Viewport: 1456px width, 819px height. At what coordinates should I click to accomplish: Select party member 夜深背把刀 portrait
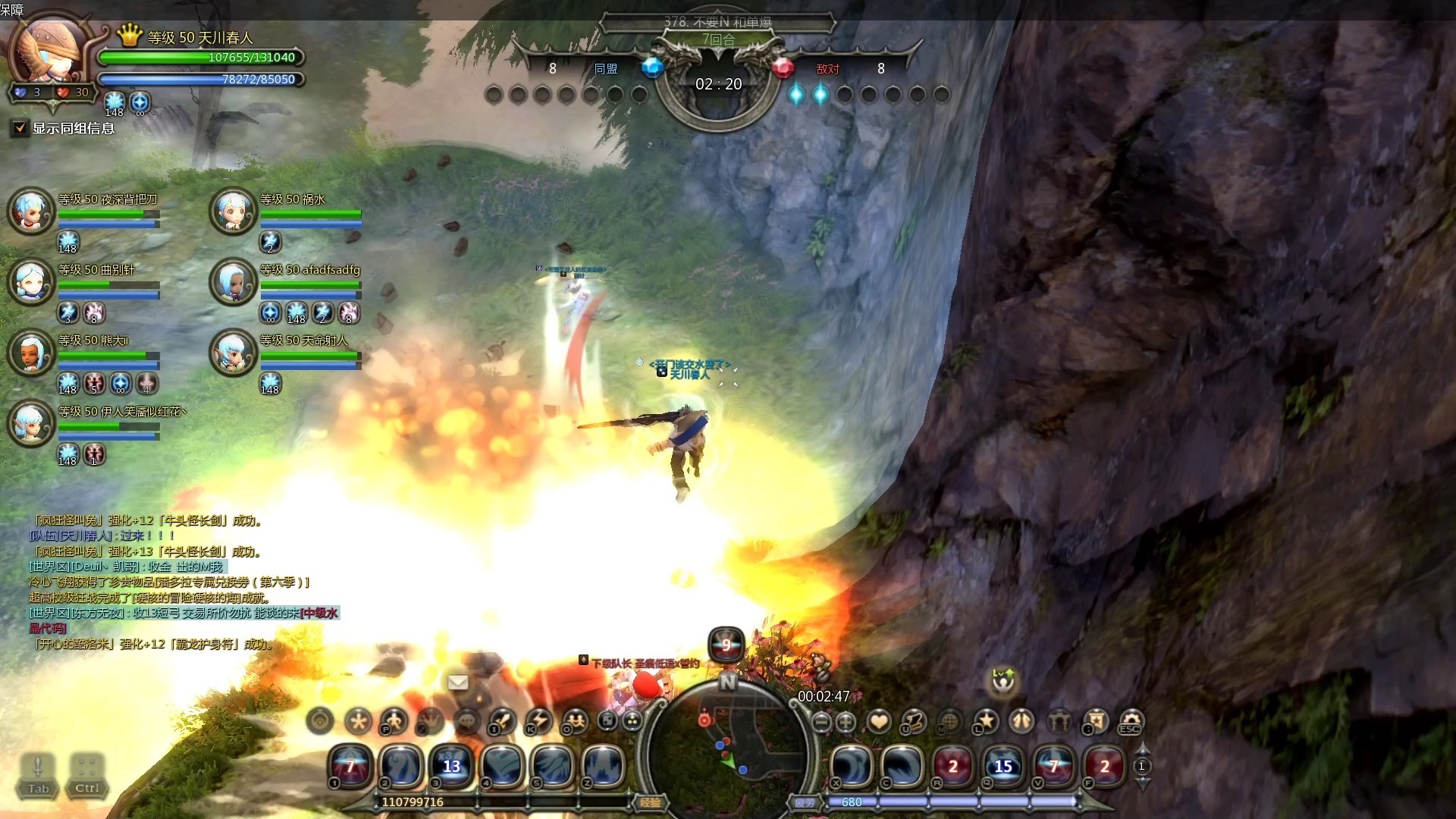31,211
